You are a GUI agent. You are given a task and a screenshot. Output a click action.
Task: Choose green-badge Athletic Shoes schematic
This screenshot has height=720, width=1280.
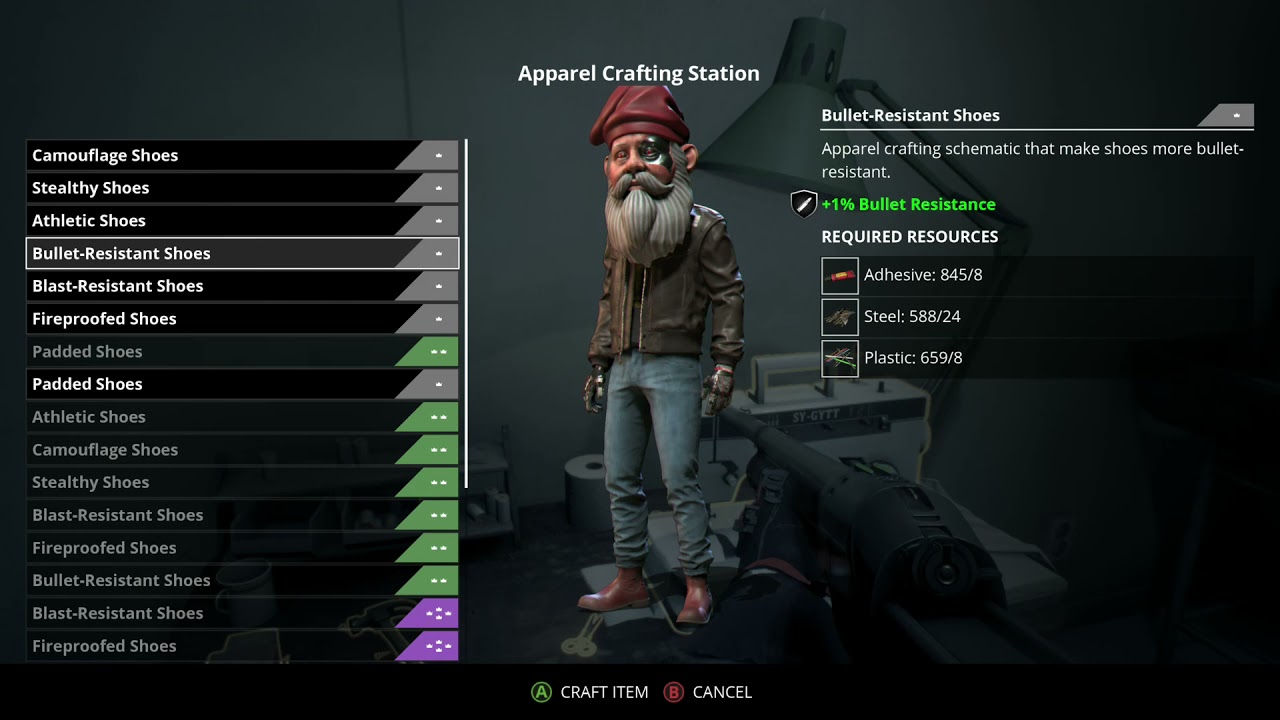point(240,417)
